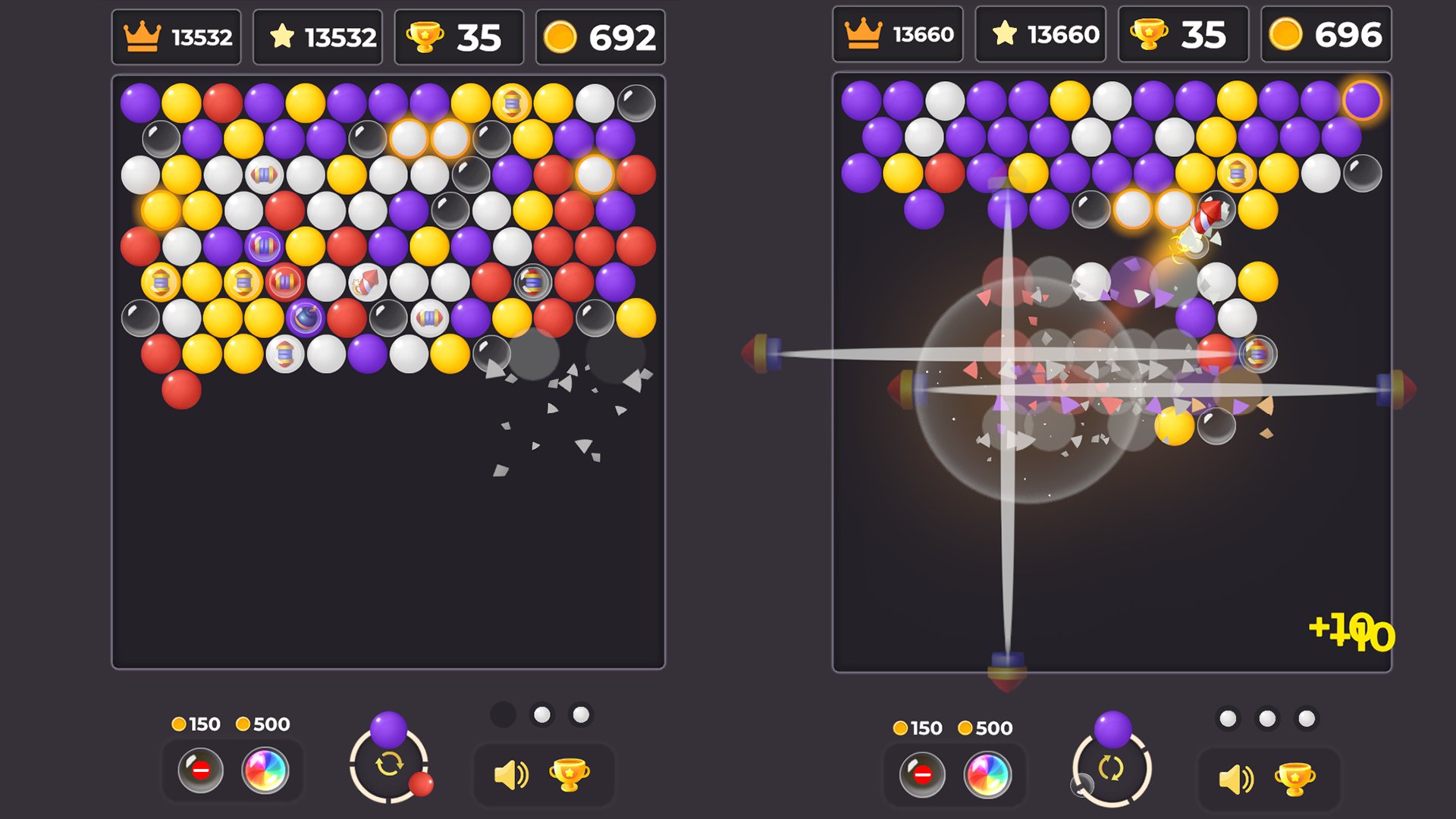Image resolution: width=1456 pixels, height=819 pixels.
Task: Click the first life dot indicator left board
Action: (503, 714)
